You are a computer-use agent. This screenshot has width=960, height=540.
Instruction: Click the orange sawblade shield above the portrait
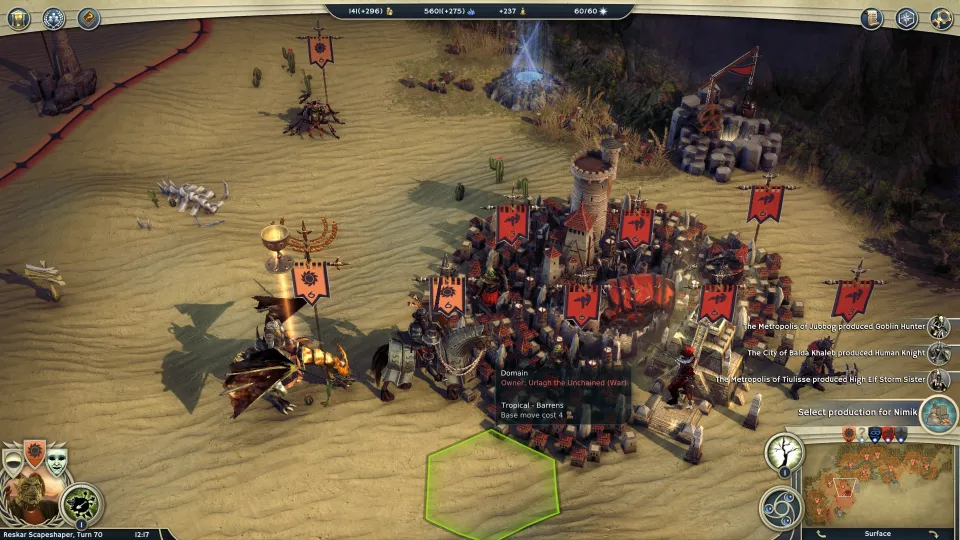coord(35,455)
